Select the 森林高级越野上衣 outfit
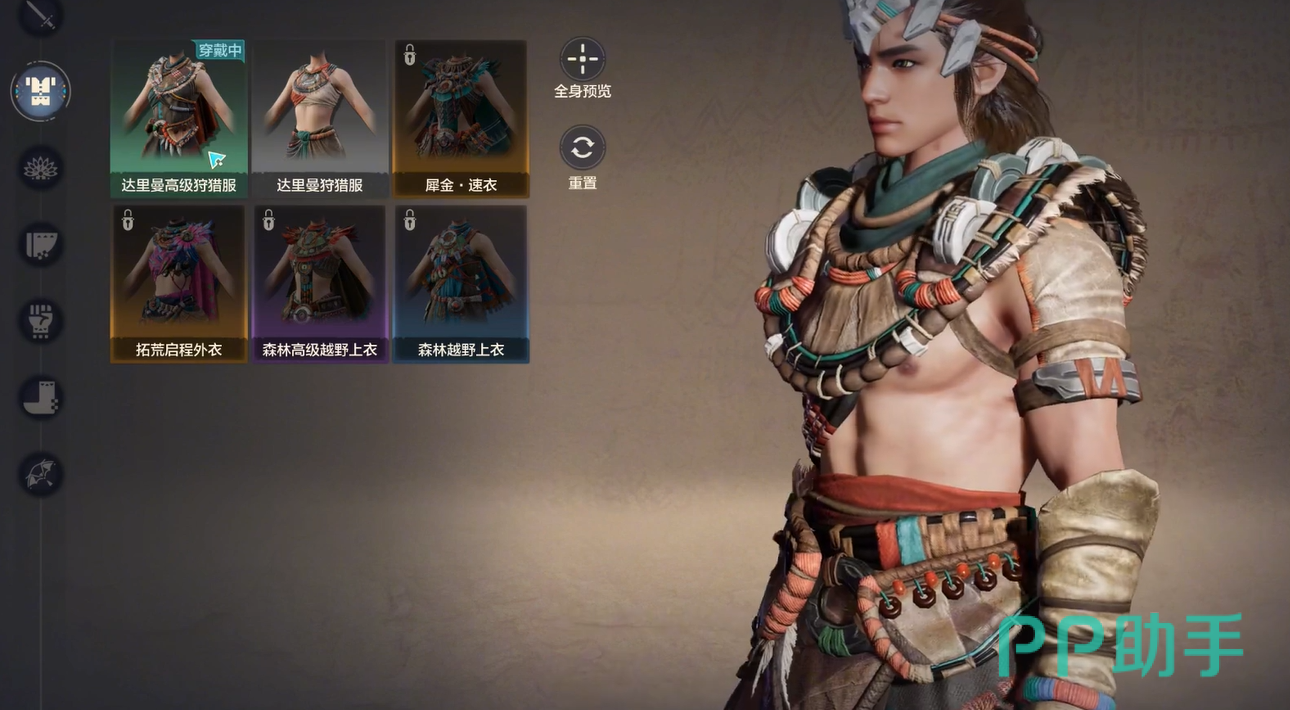This screenshot has width=1290, height=710. 320,283
